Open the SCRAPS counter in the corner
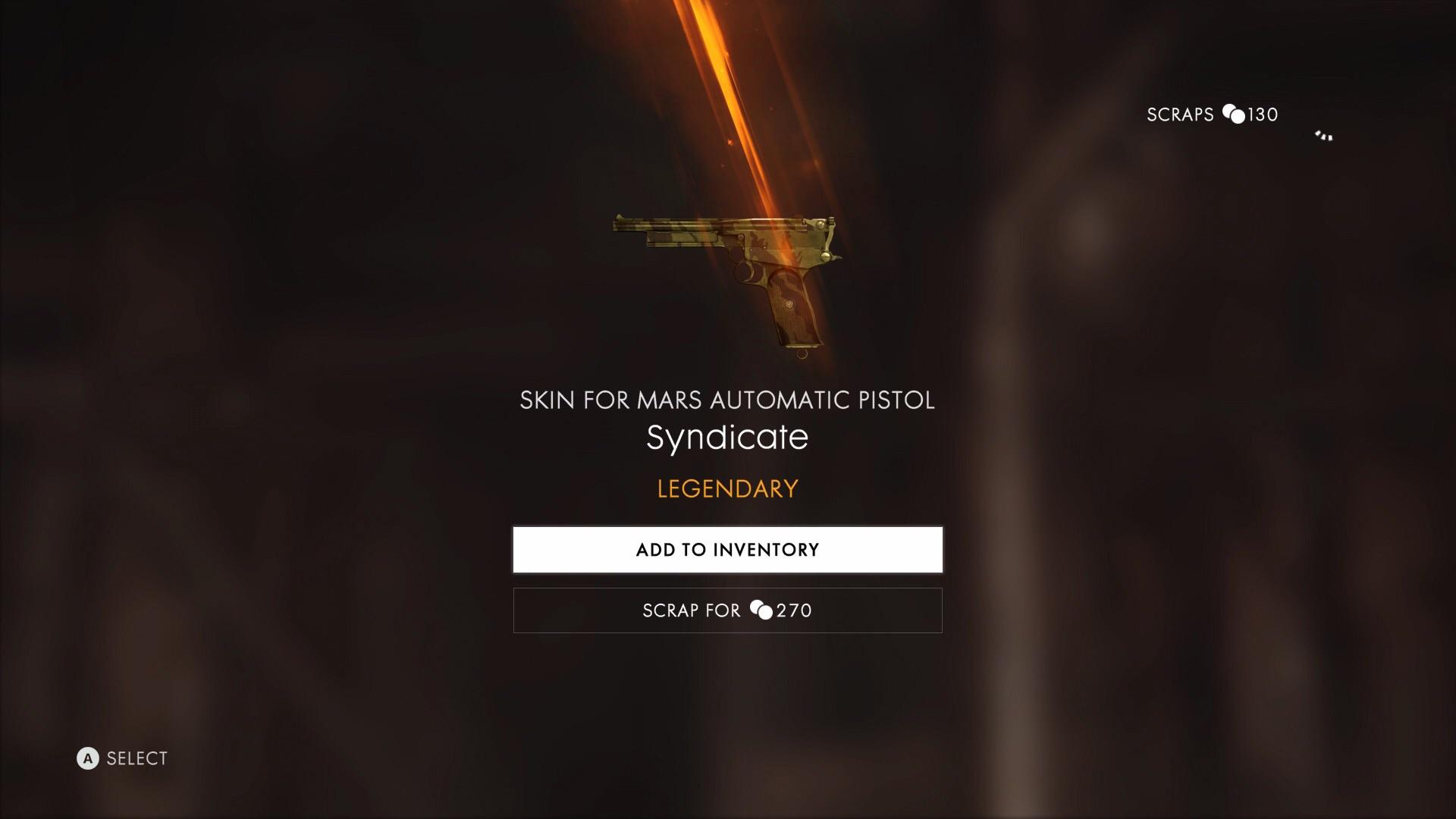Screen dimensions: 1456x819 (1211, 115)
